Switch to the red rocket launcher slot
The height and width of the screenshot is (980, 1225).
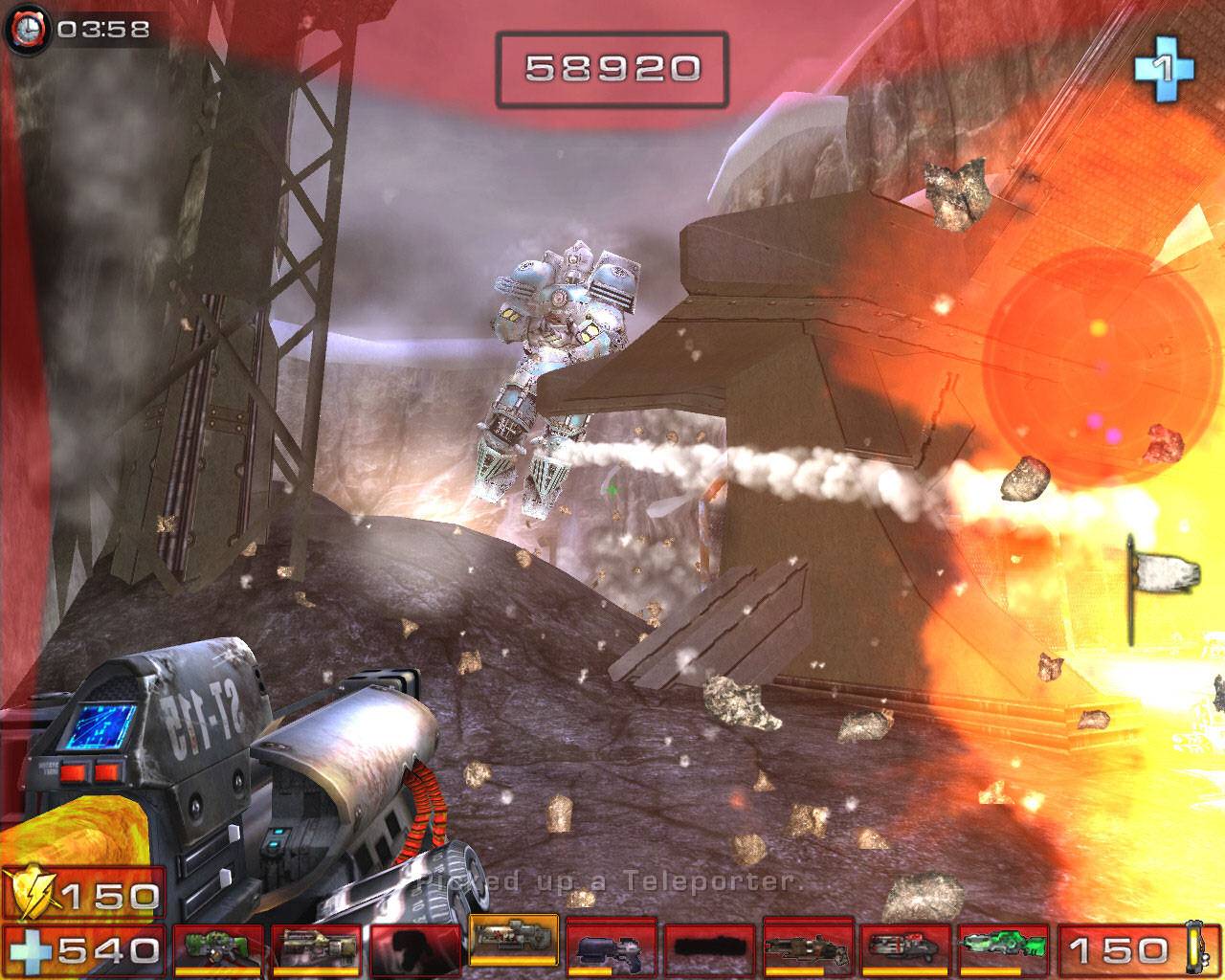point(904,947)
